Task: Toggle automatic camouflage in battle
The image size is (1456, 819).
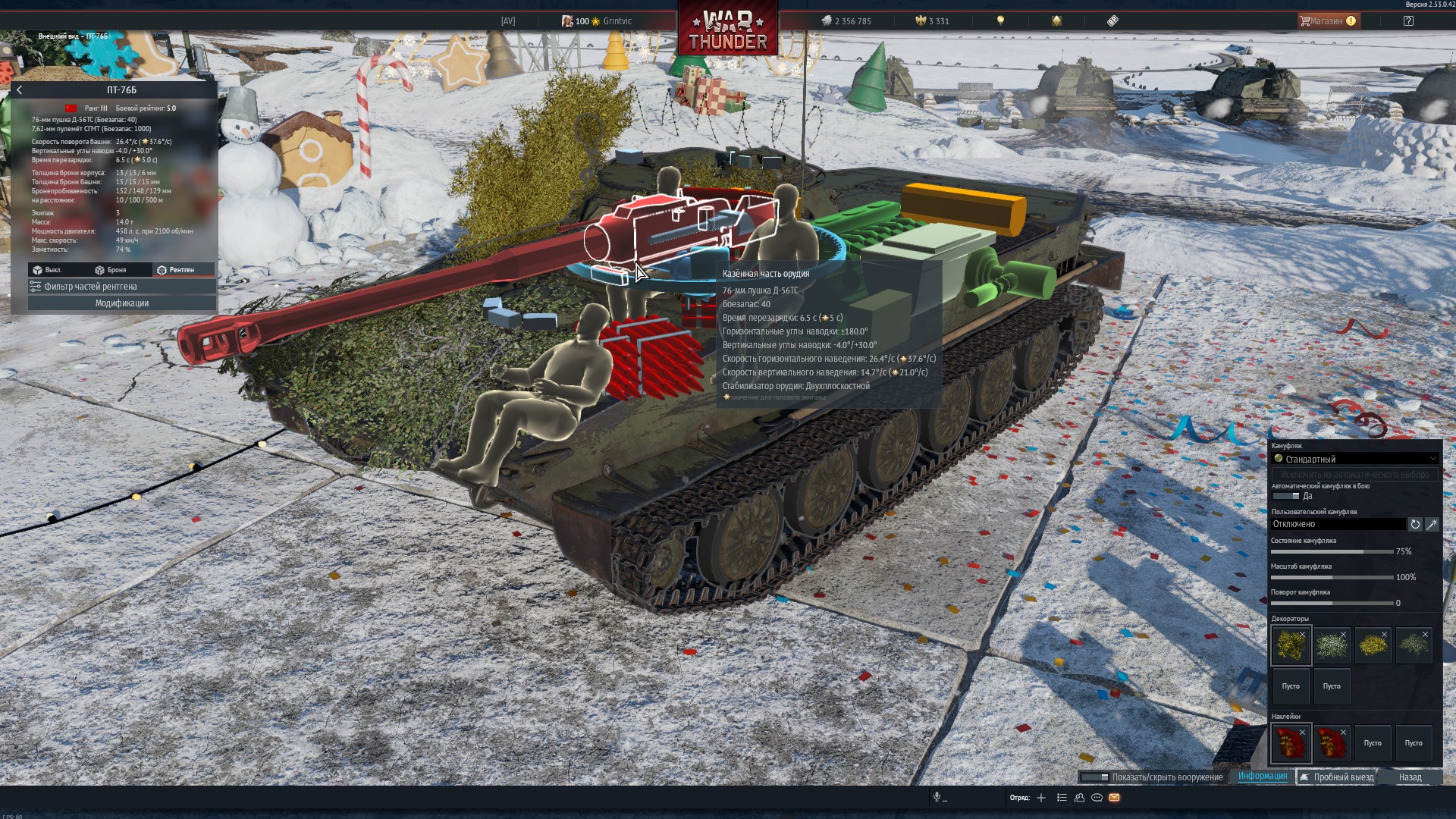Action: pos(1285,496)
